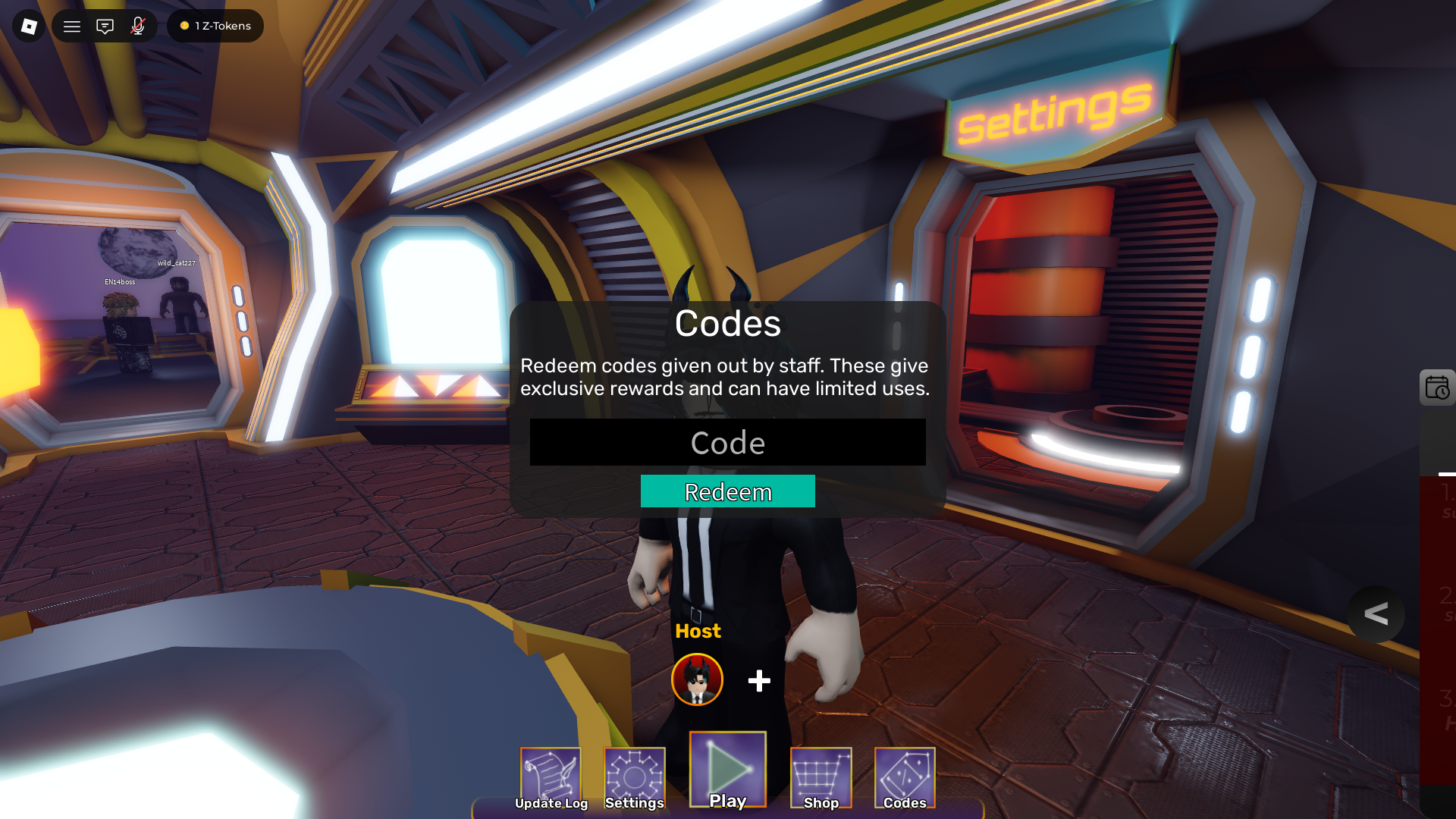Click the Roblox logo icon
1456x819 pixels.
(x=28, y=26)
